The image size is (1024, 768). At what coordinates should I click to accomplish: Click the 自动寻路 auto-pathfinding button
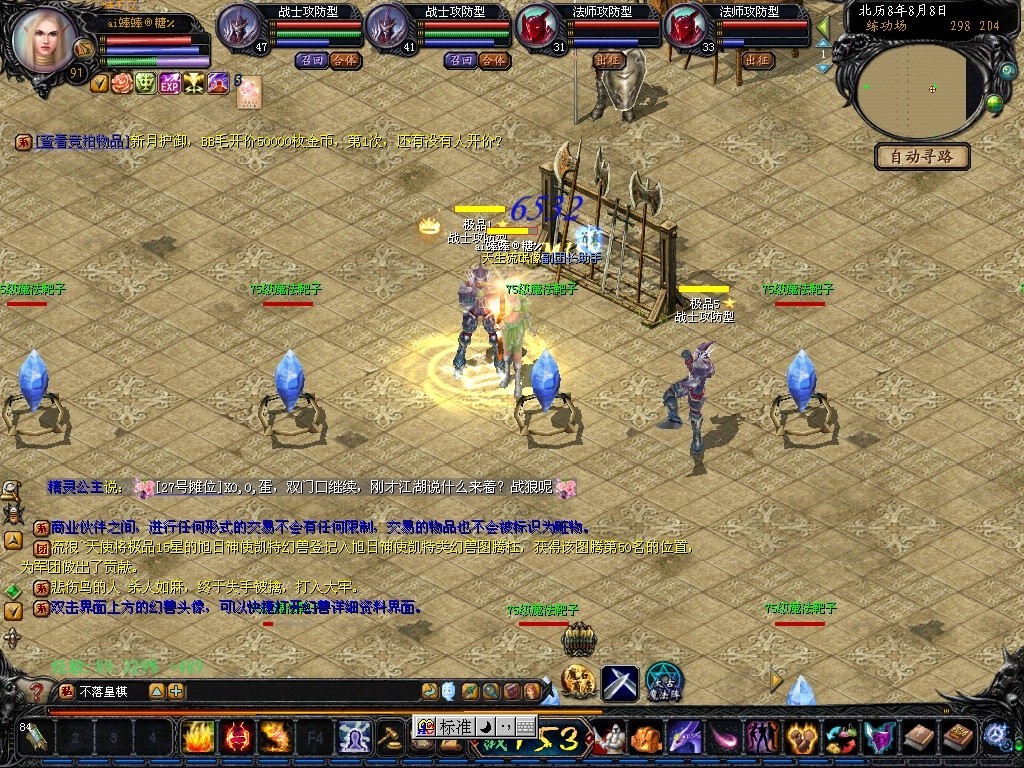(922, 156)
